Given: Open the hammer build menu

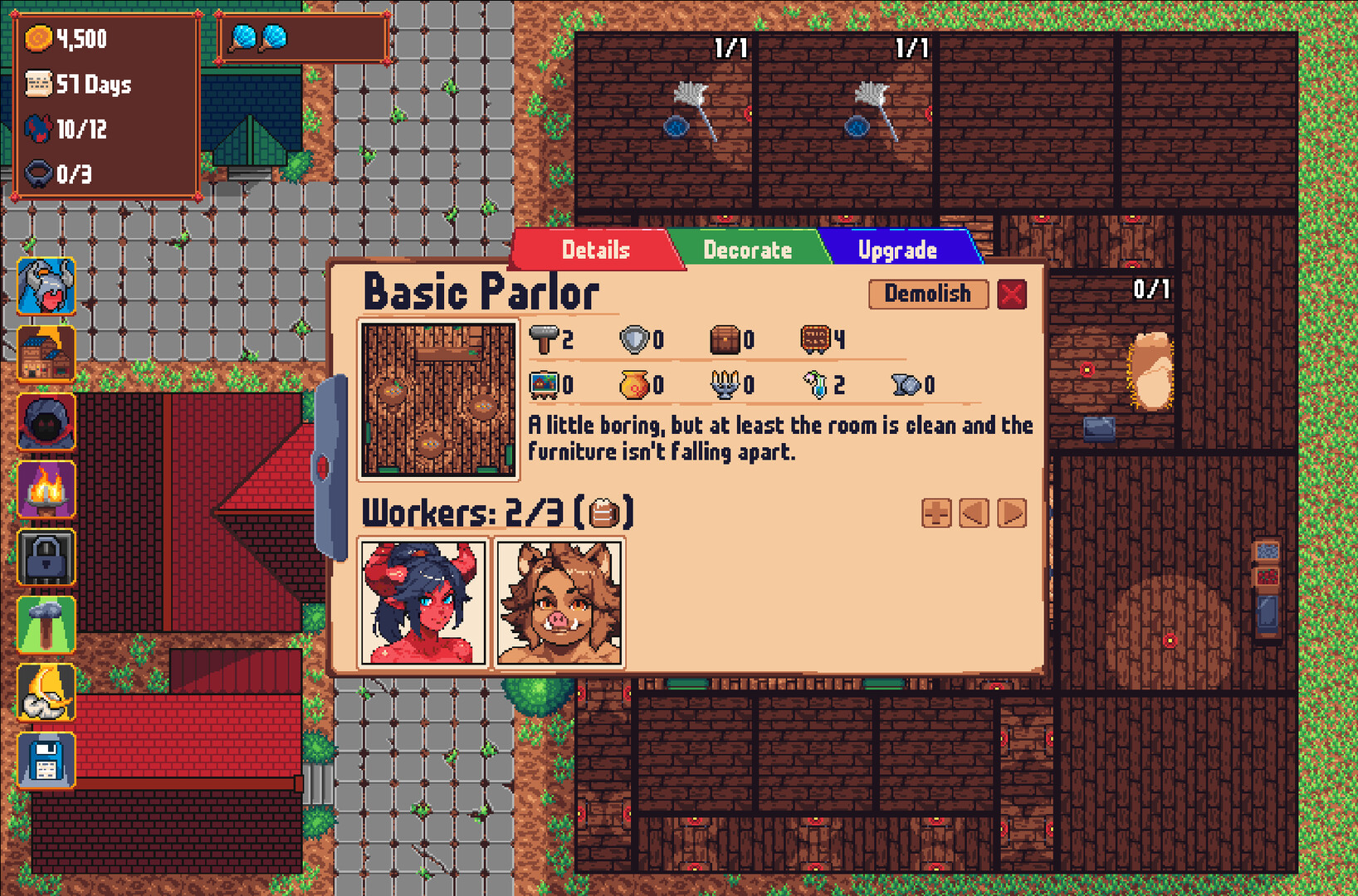Looking at the screenshot, I should point(46,625).
